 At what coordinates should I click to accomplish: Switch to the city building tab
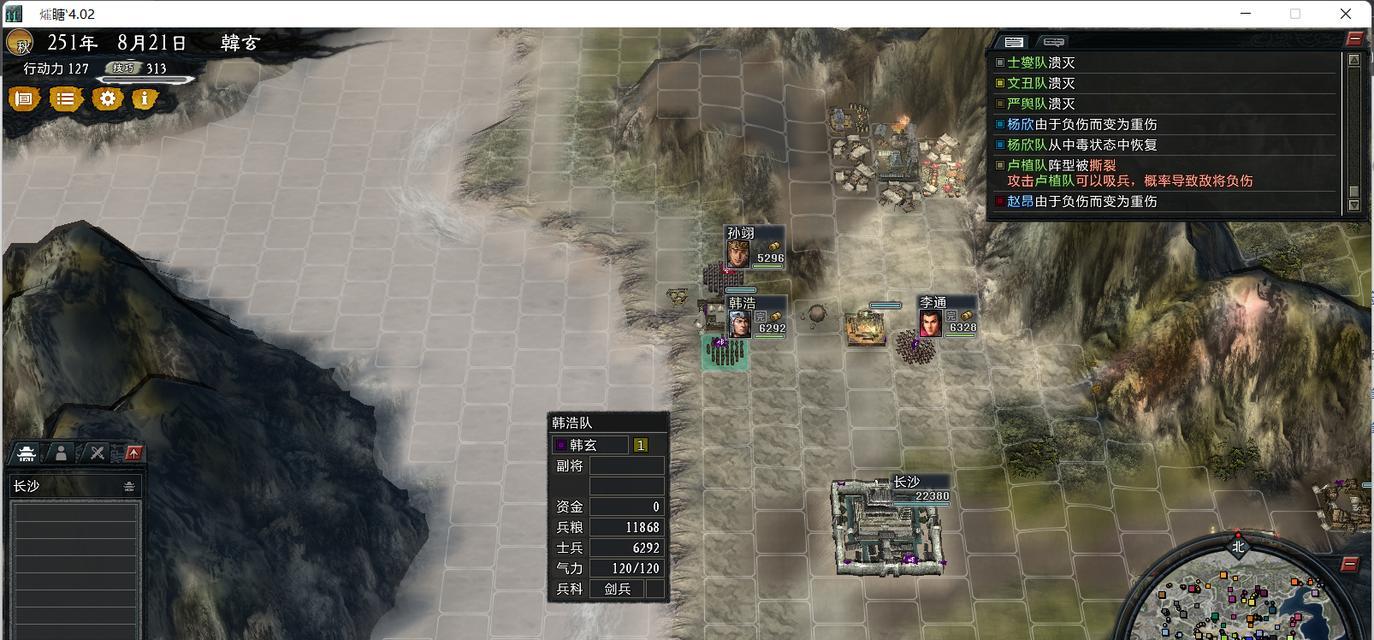click(27, 453)
